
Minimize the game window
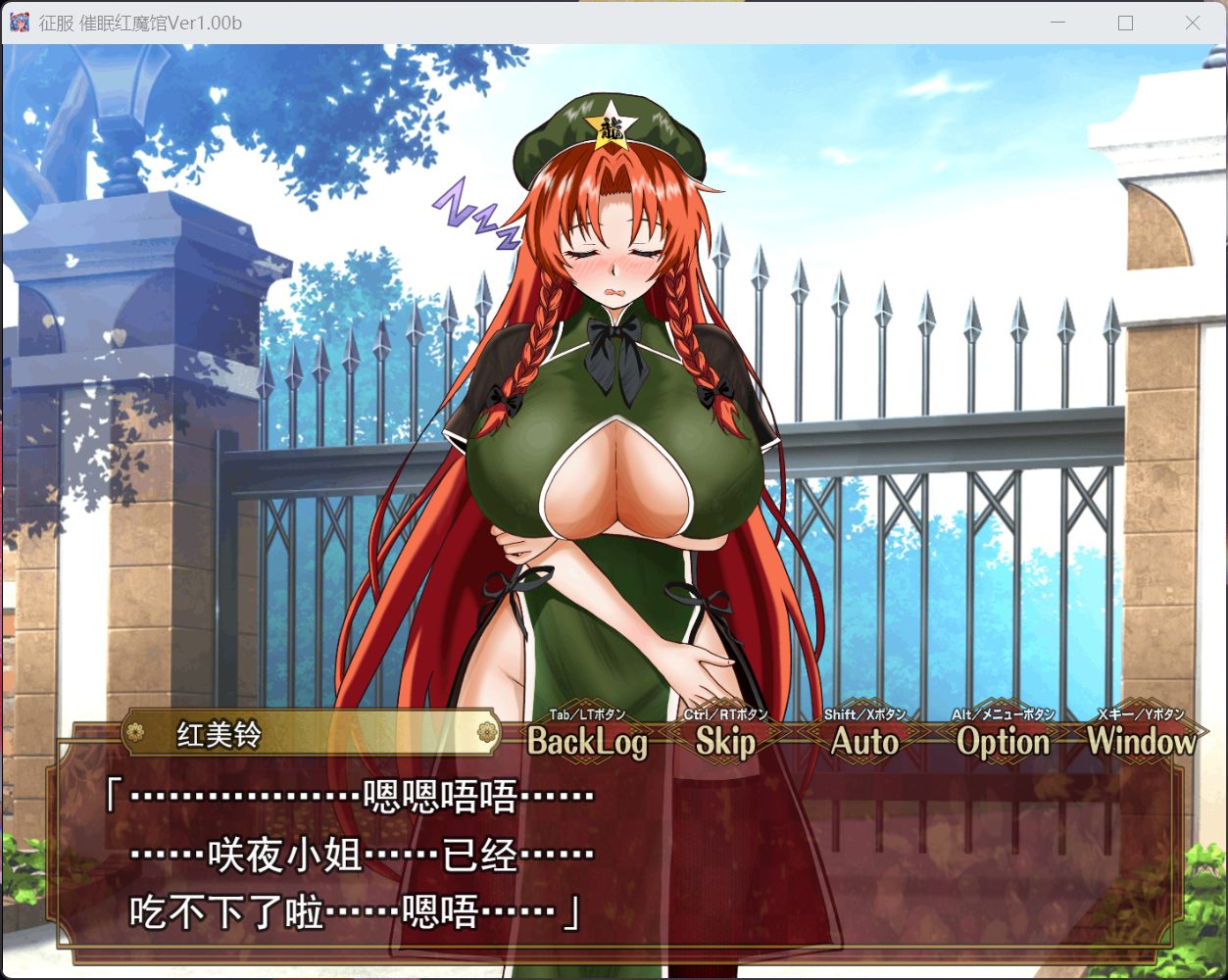[1058, 23]
